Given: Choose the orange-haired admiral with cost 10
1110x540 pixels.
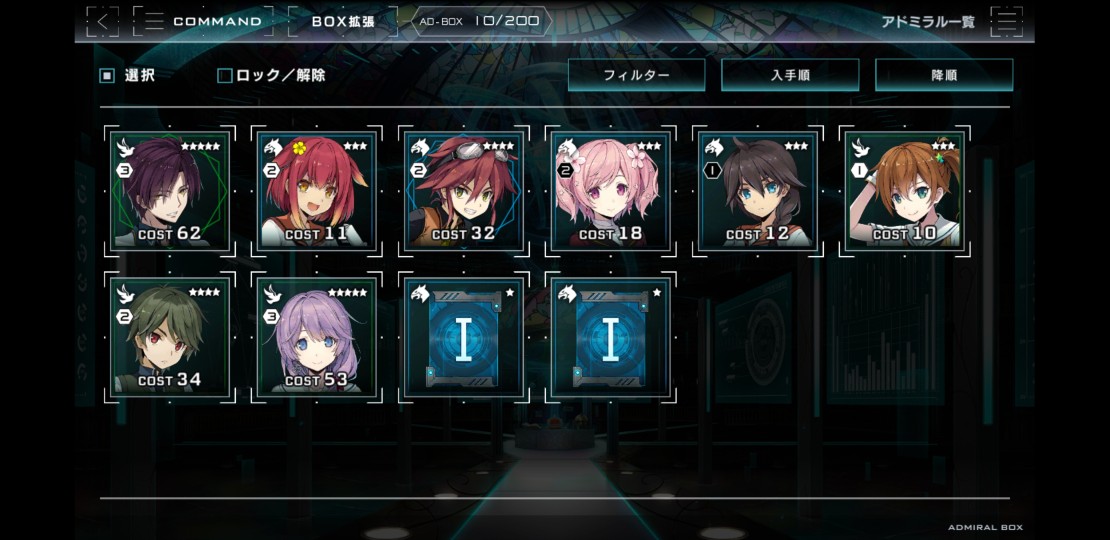Looking at the screenshot, I should pos(905,191).
